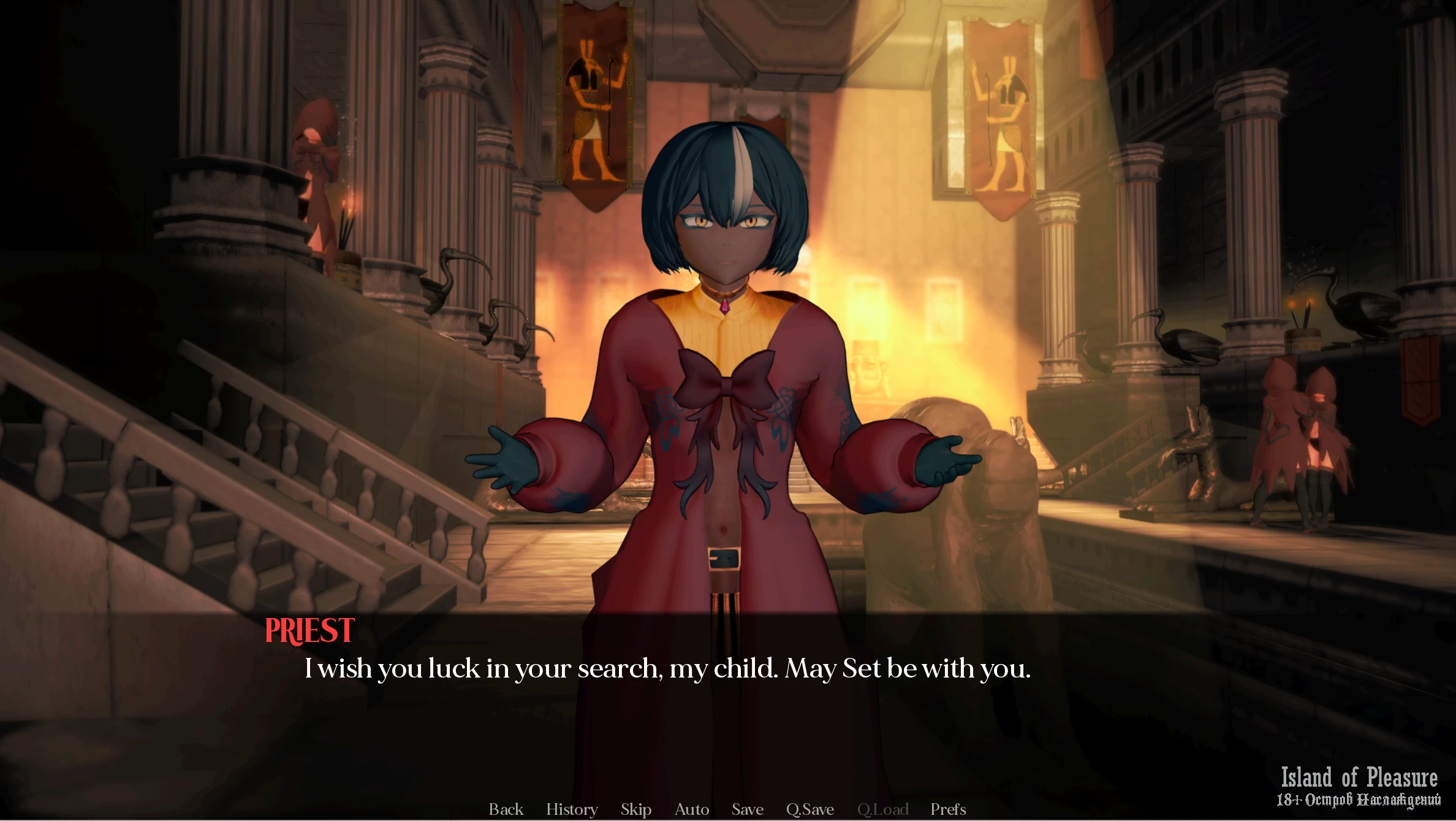Open the dialogue History log
1456x821 pixels.
click(572, 809)
